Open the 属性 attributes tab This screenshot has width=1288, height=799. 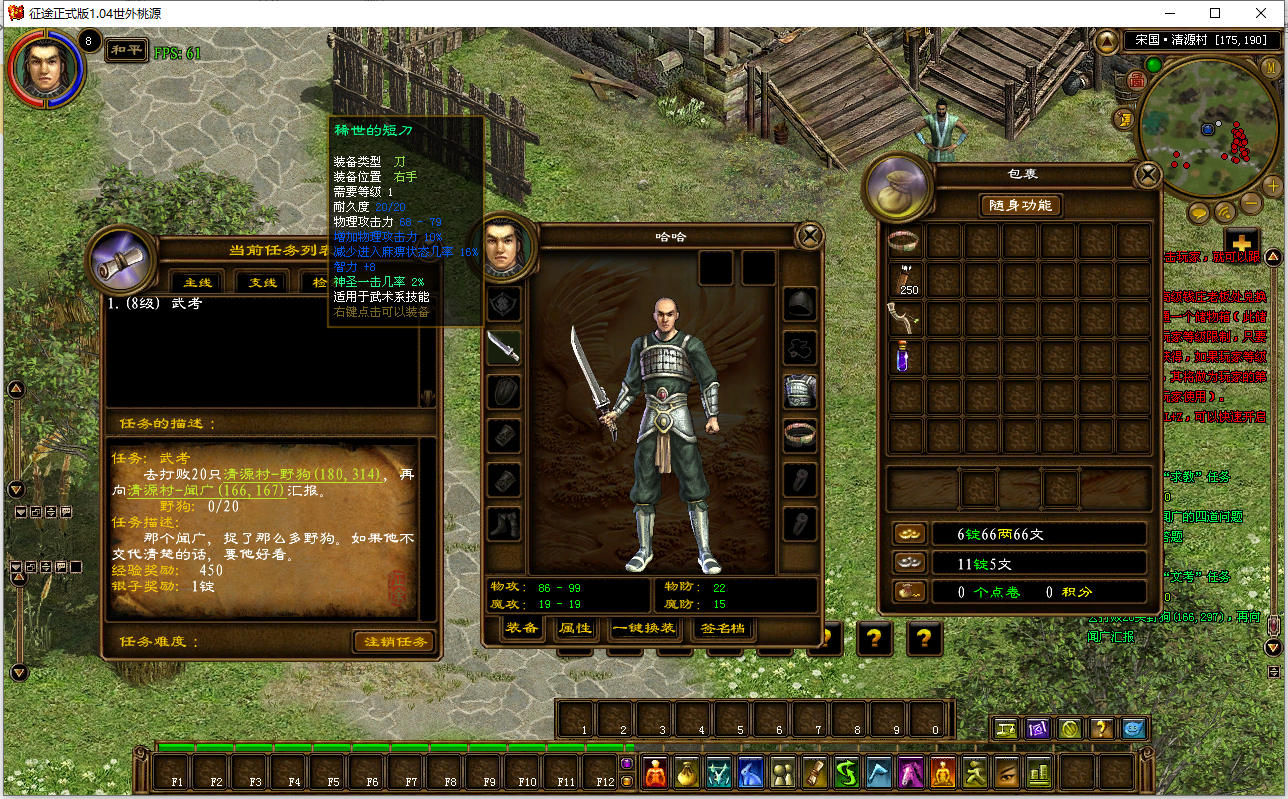[x=575, y=629]
